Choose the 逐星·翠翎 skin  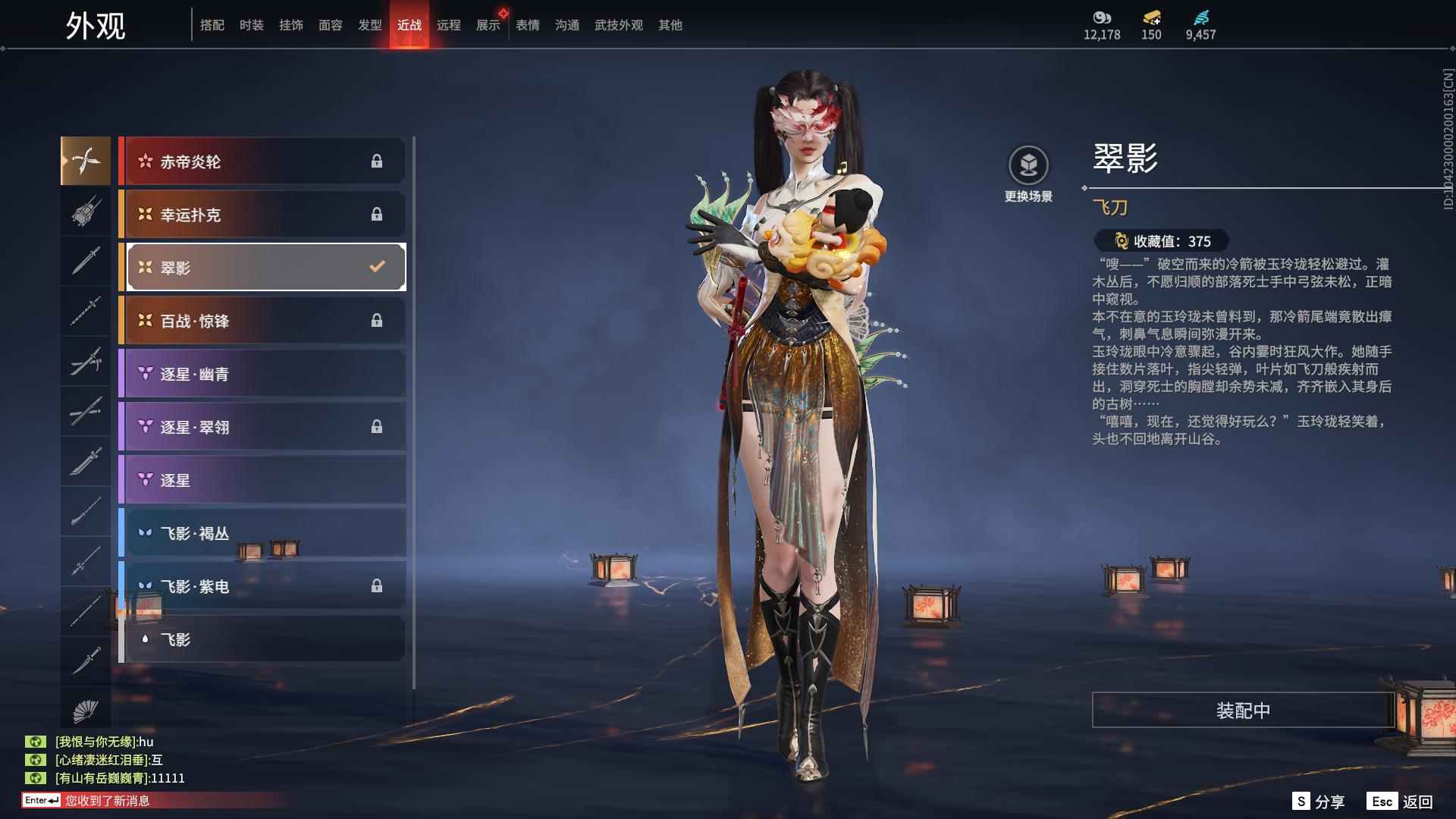click(x=263, y=427)
